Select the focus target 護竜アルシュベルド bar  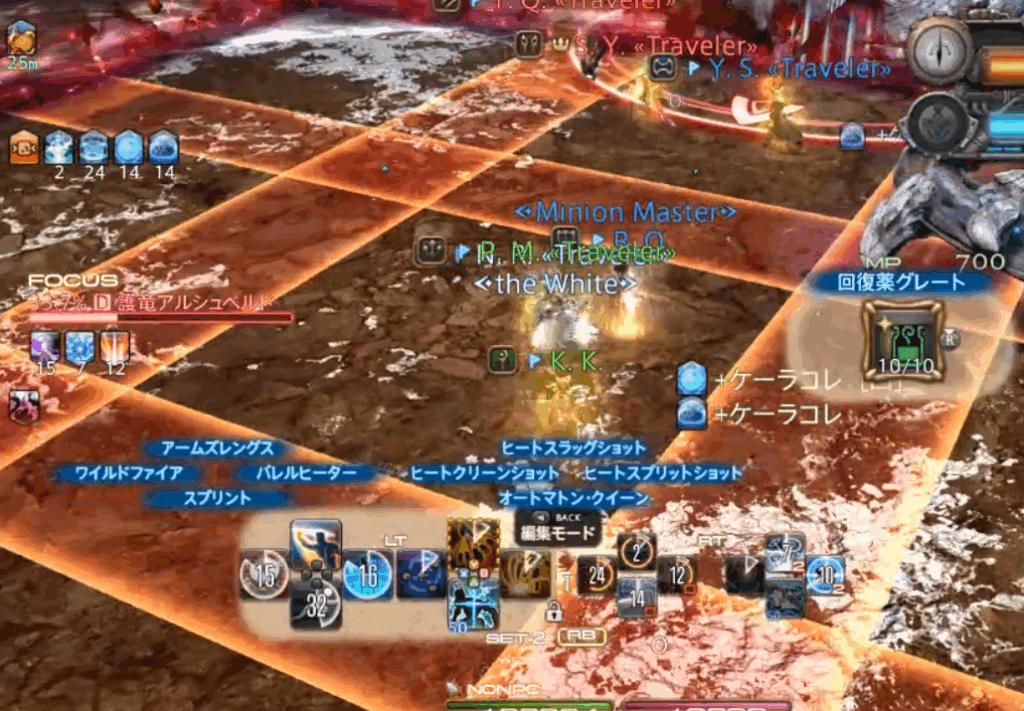(x=160, y=317)
